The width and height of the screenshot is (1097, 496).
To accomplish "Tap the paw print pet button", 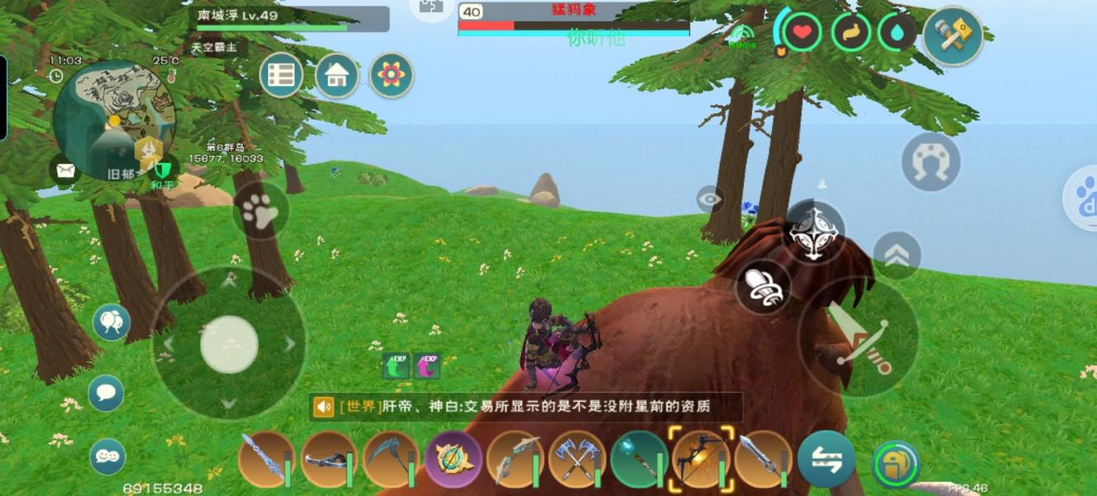I will coord(260,210).
